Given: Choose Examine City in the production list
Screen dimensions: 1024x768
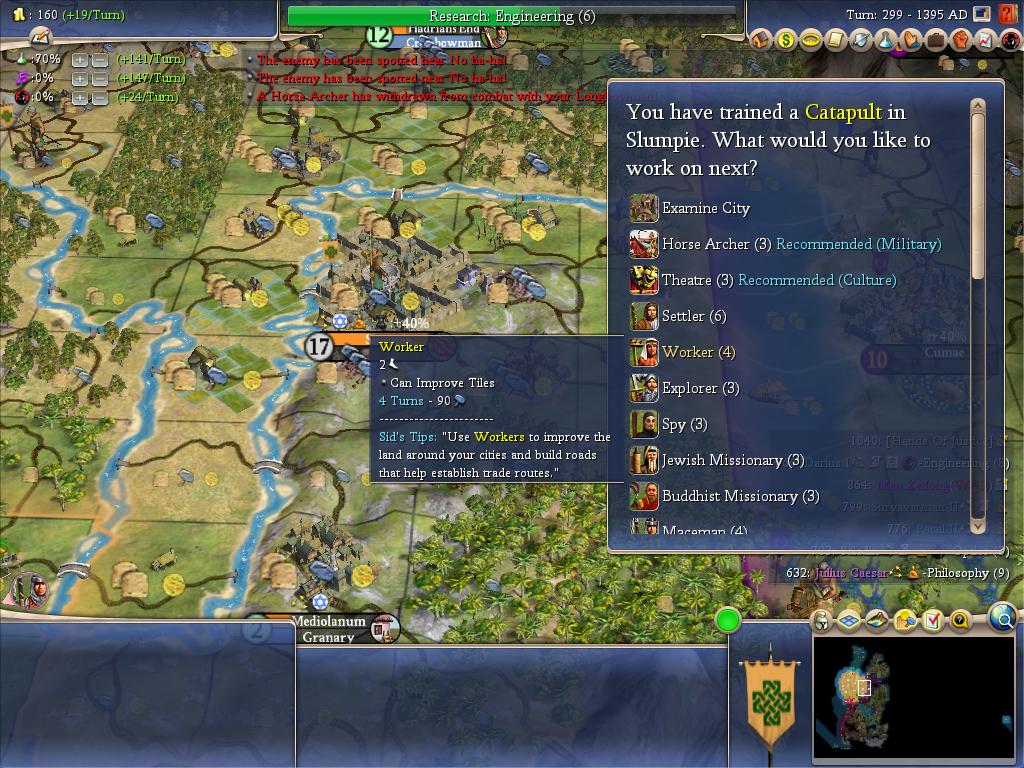Looking at the screenshot, I should [705, 208].
